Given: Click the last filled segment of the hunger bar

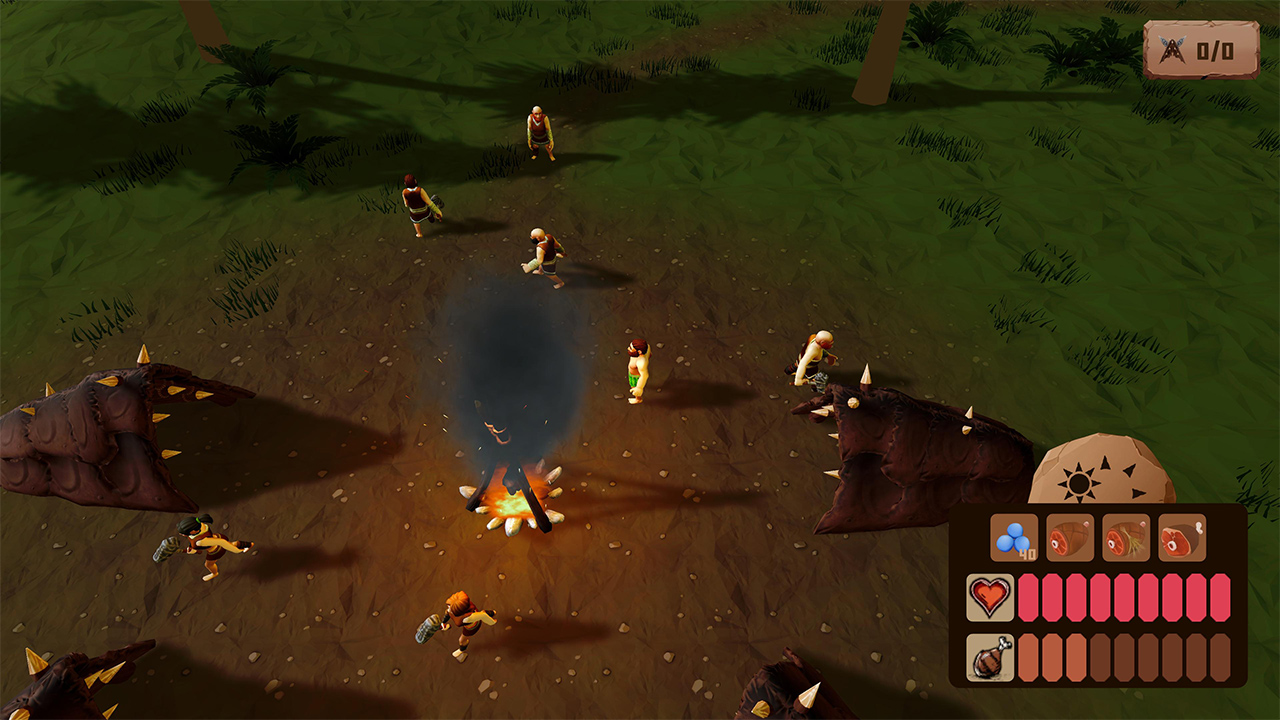Looking at the screenshot, I should click(x=1076, y=656).
